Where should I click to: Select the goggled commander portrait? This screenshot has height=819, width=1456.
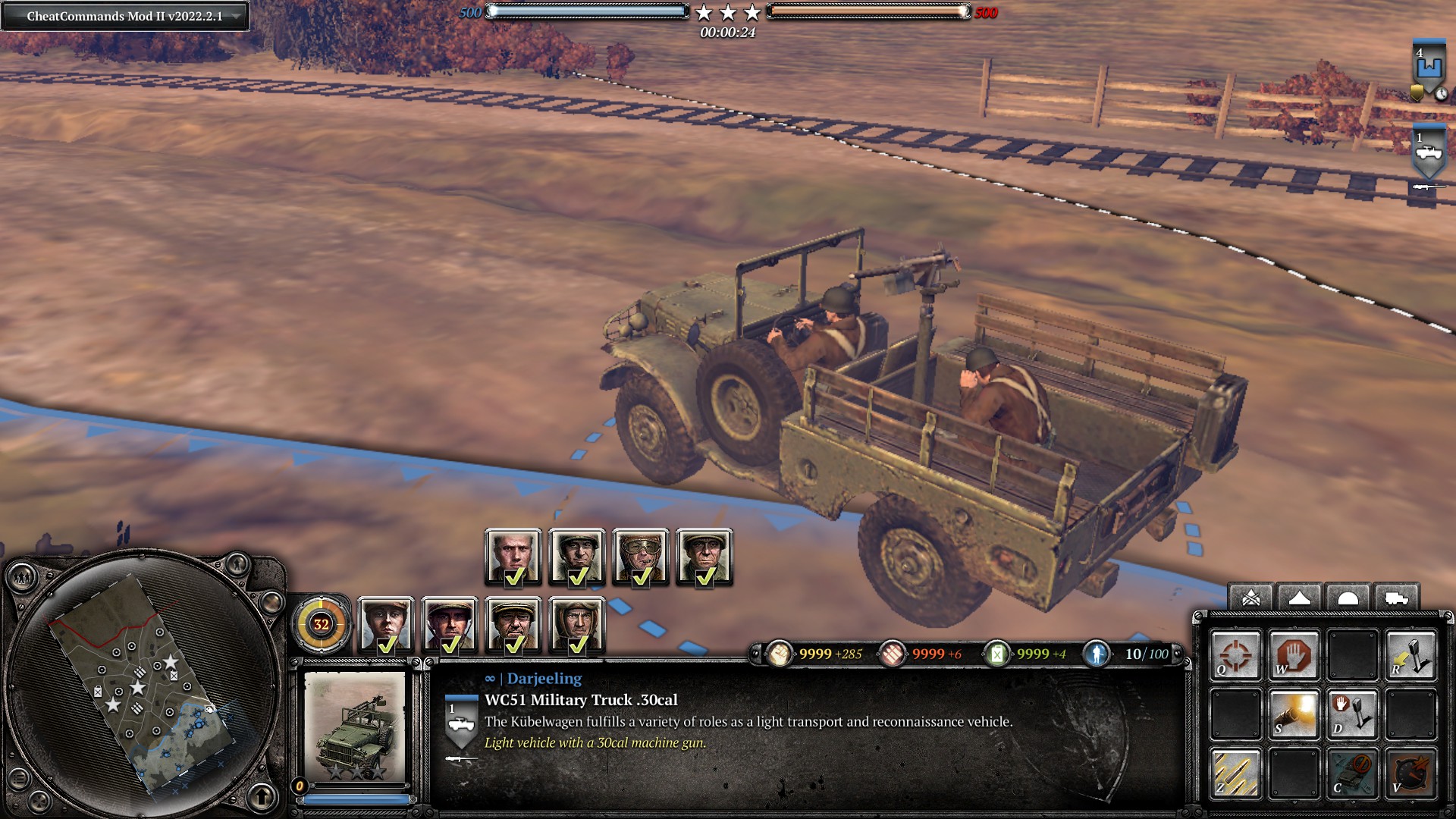[641, 557]
